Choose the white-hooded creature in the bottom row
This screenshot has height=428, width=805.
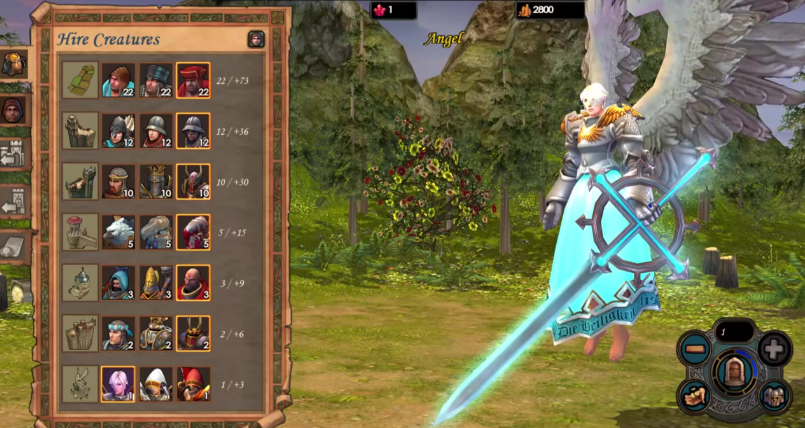coord(155,384)
